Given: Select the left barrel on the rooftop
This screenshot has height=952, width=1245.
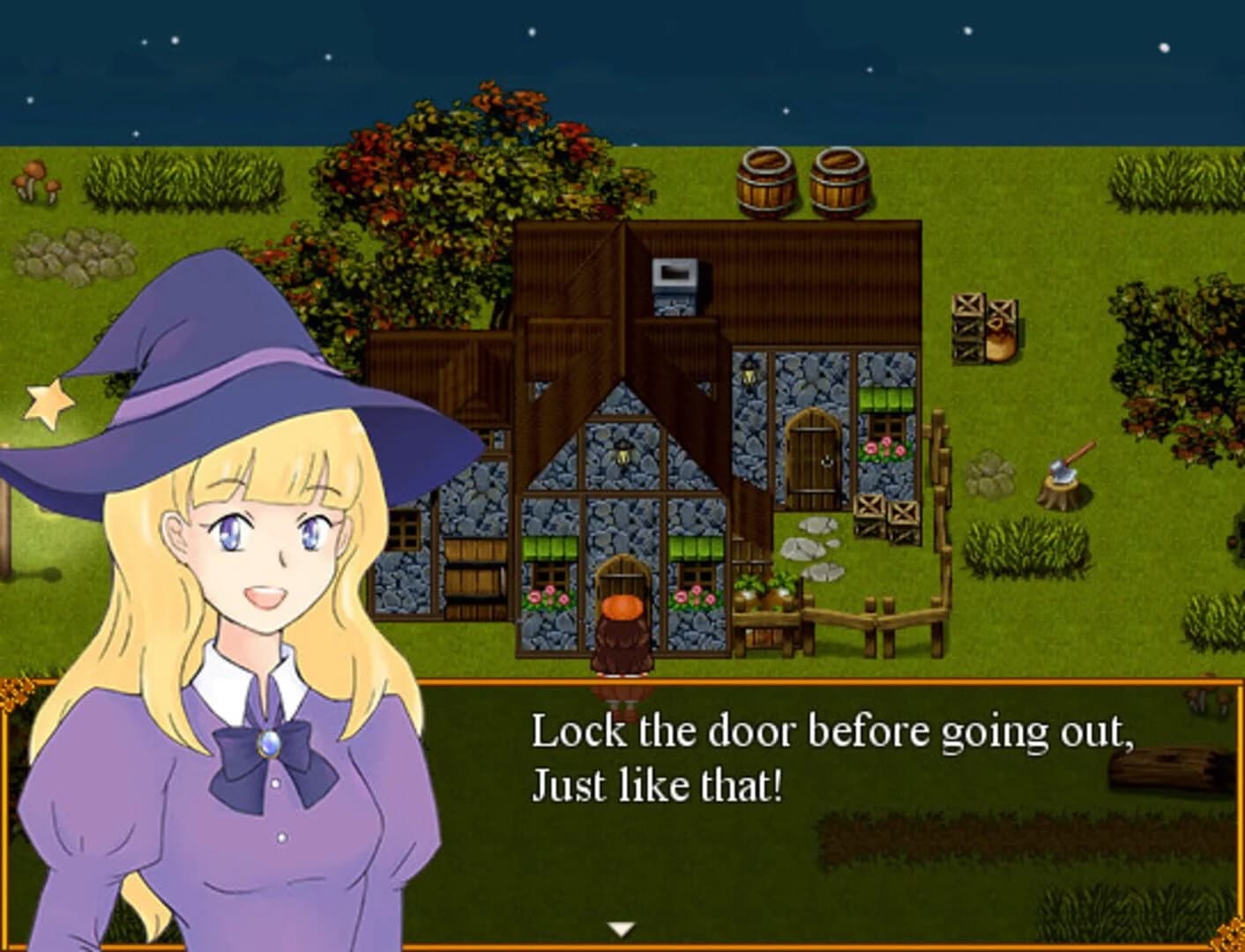Looking at the screenshot, I should point(766,182).
